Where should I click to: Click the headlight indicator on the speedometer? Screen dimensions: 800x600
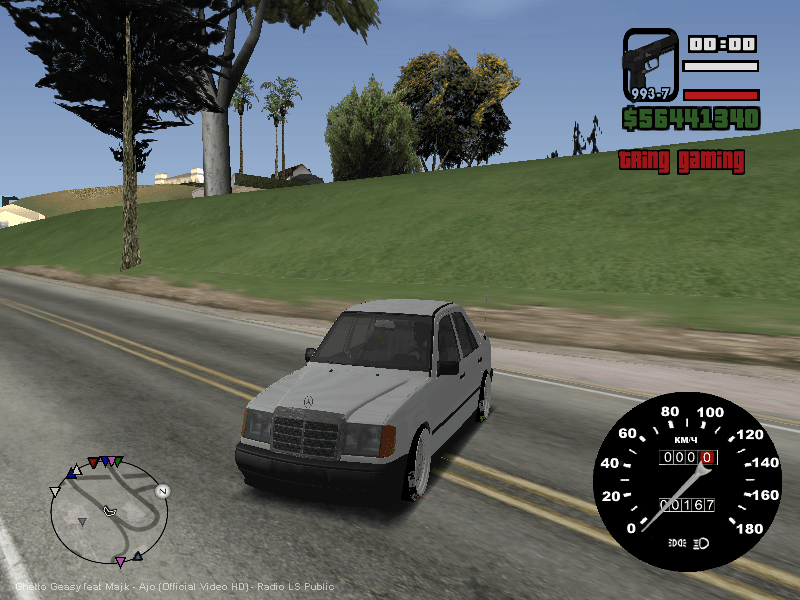[x=703, y=542]
